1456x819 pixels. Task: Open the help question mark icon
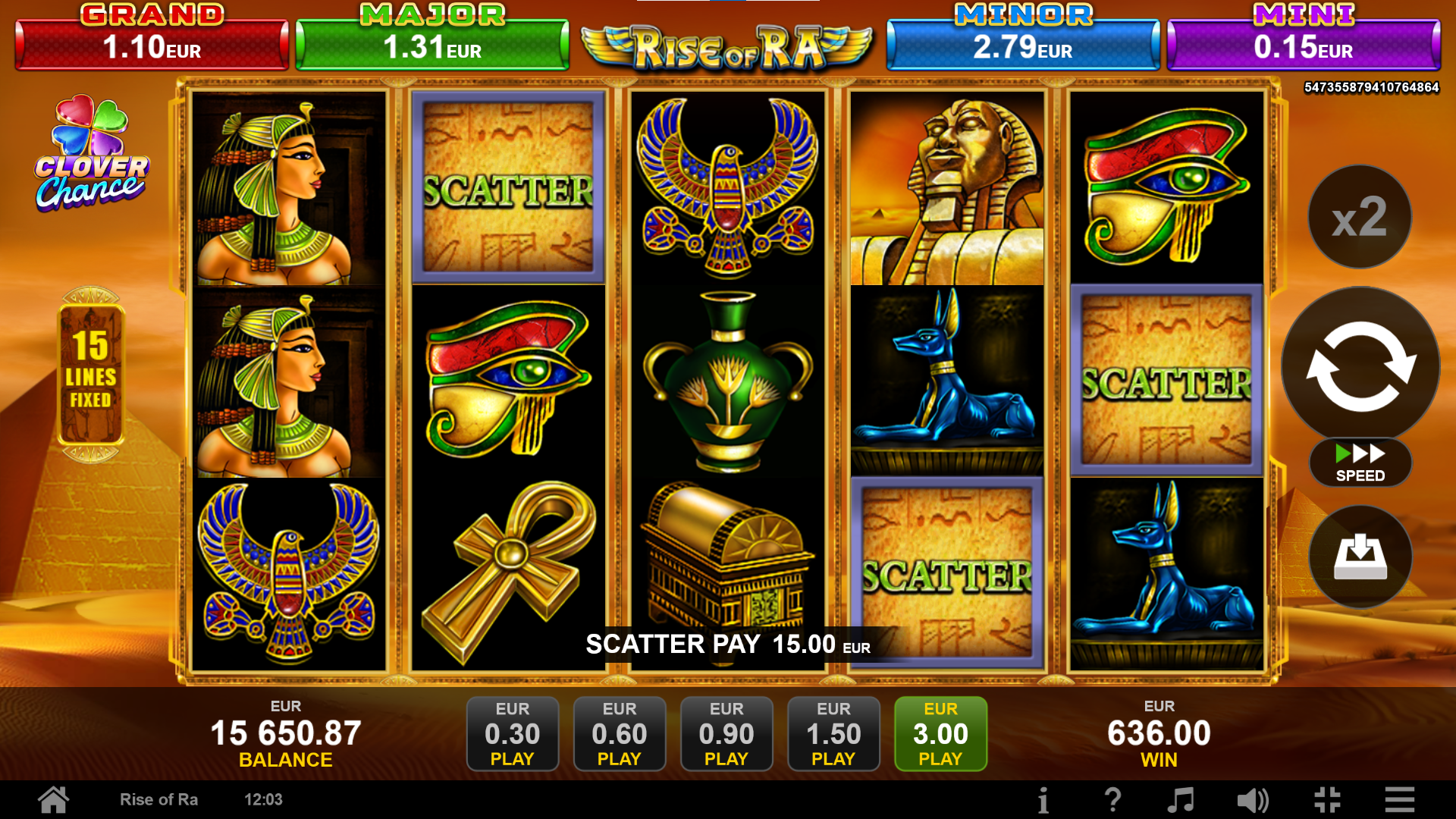click(x=1113, y=799)
